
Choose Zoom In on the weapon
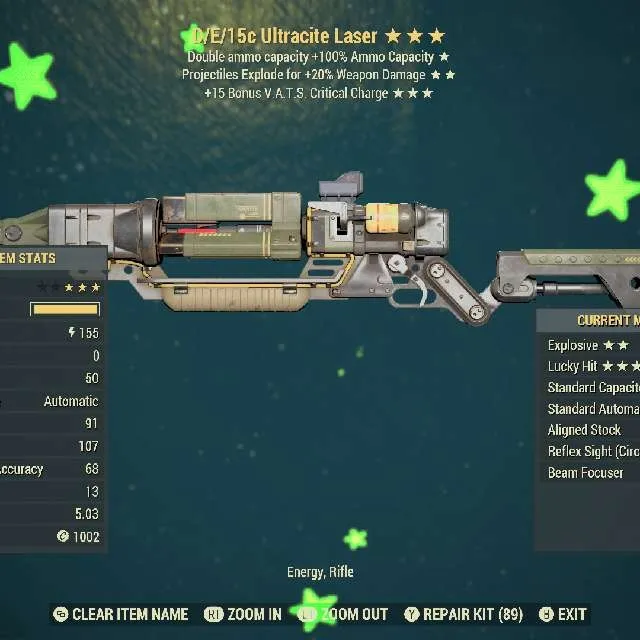pyautogui.click(x=243, y=614)
